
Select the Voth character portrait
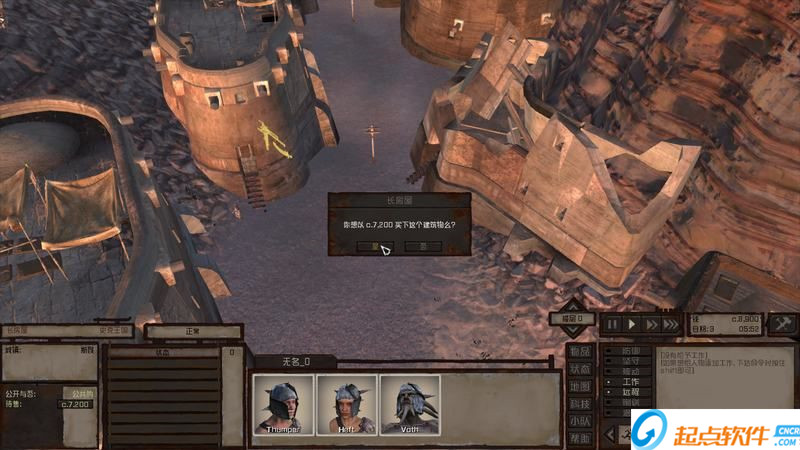[410, 405]
